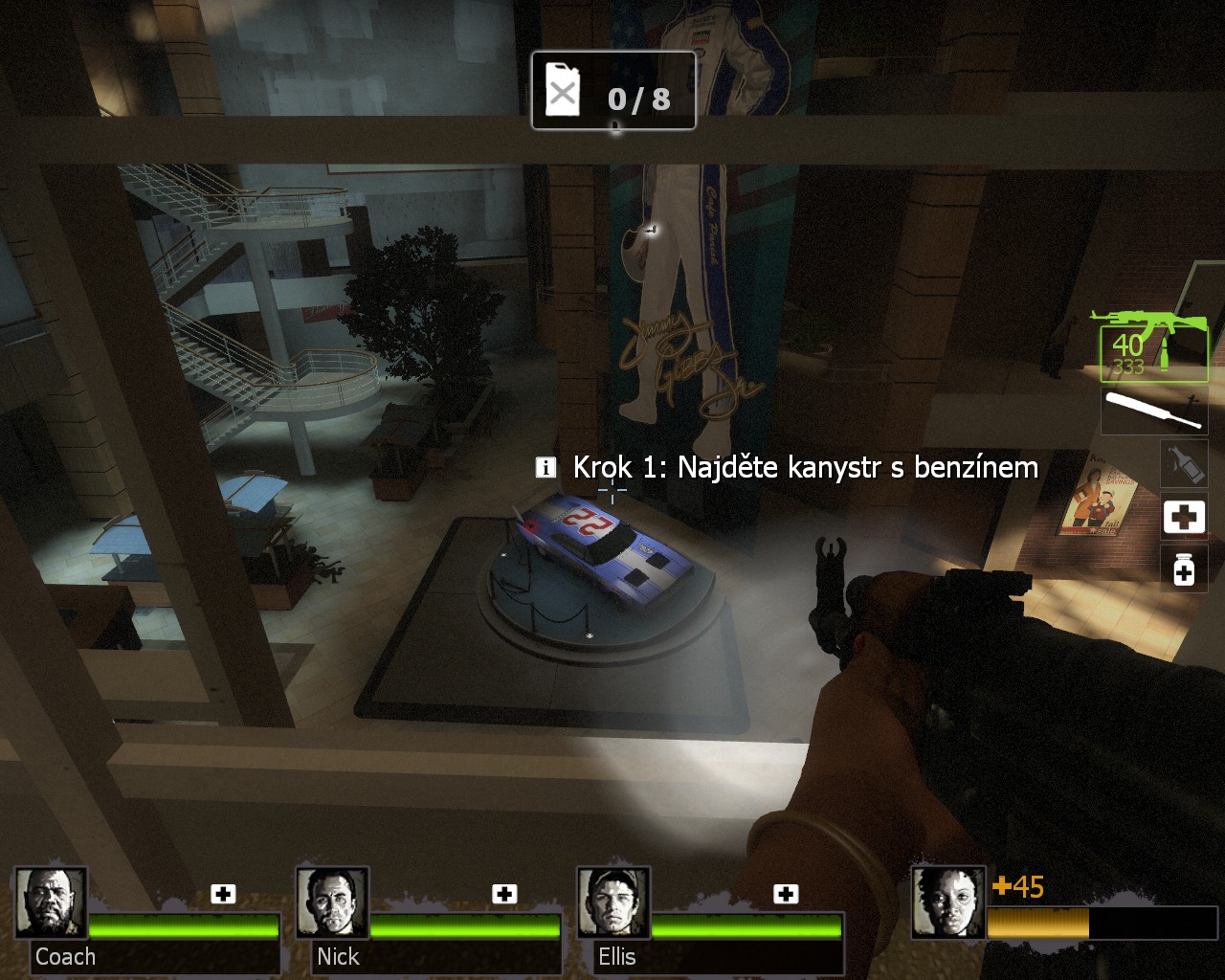Select Coach's teammate portrait
This screenshot has width=1225, height=980.
51,902
